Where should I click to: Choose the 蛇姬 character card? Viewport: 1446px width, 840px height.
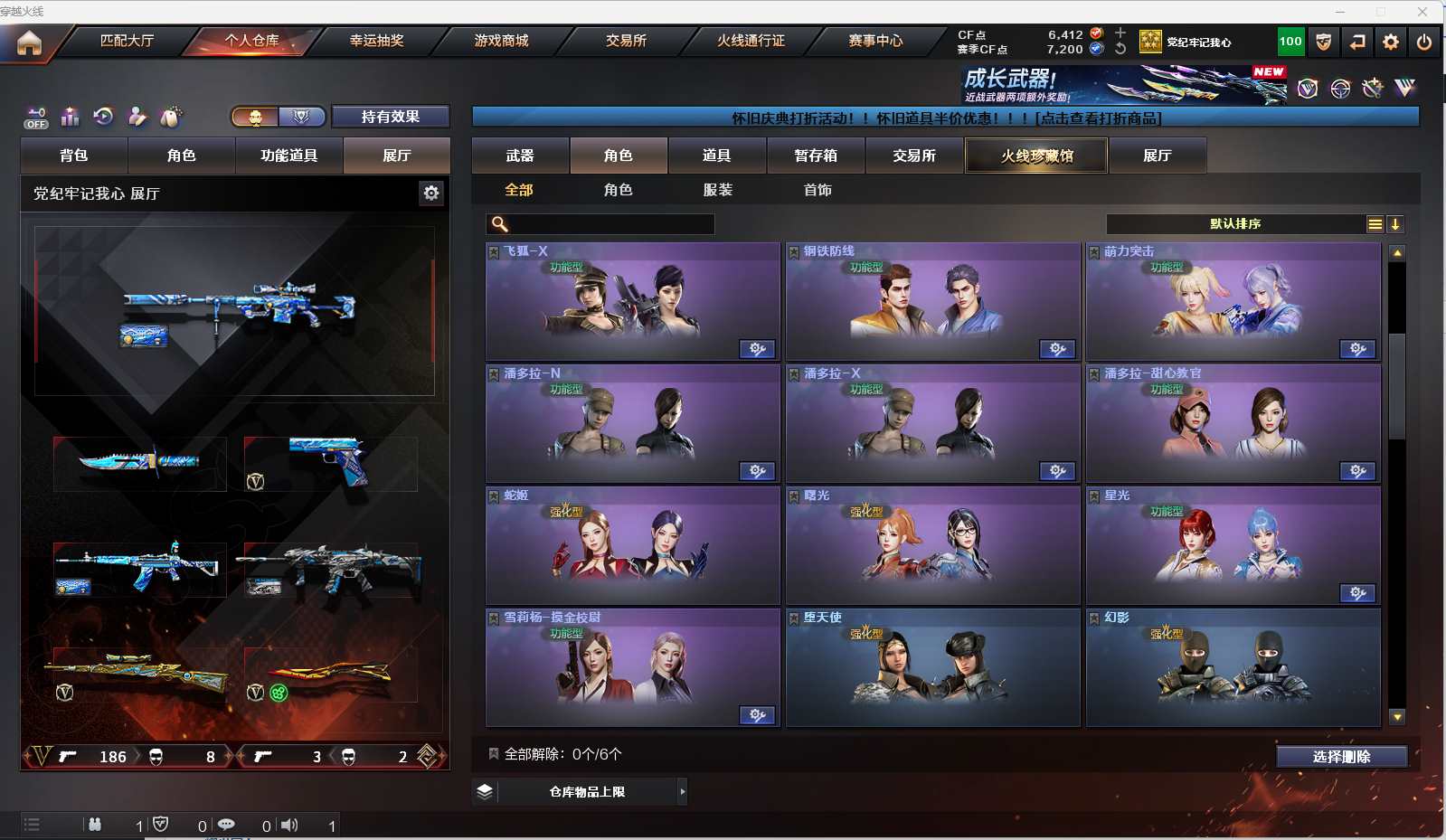point(632,546)
